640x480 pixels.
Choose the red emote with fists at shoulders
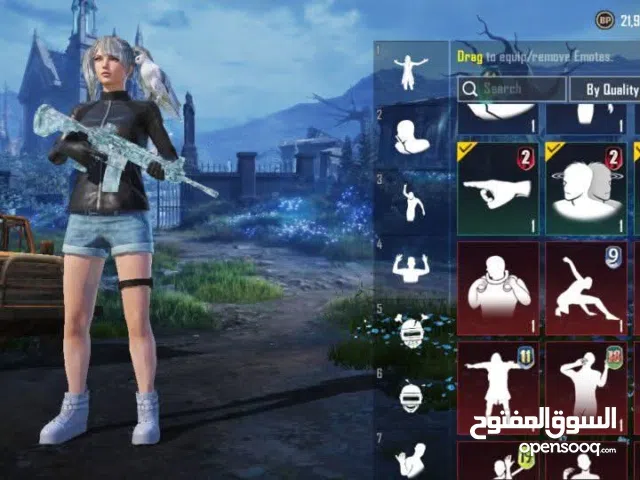[x=496, y=288]
